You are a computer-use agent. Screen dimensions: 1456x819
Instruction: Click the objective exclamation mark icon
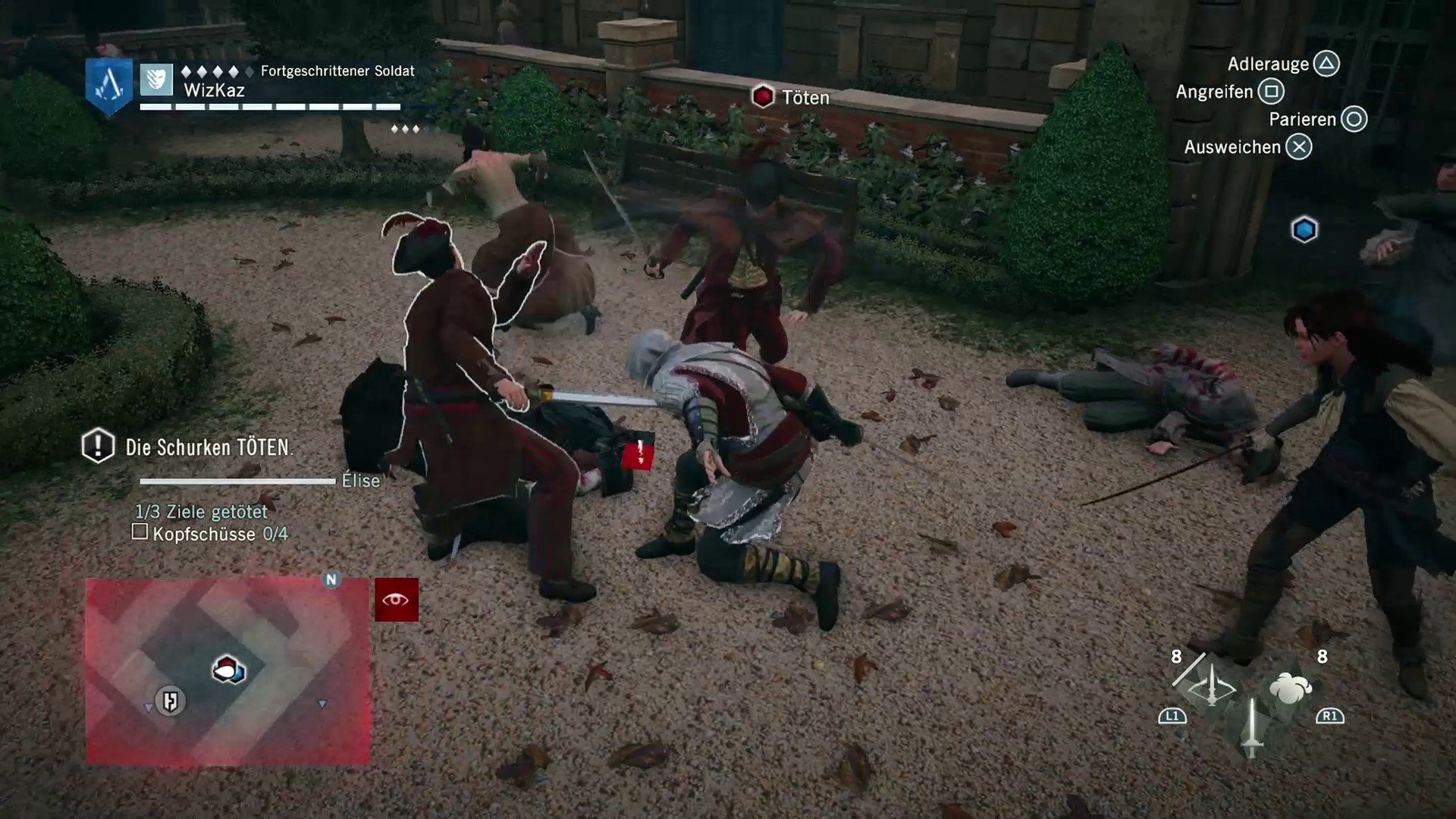(x=98, y=446)
